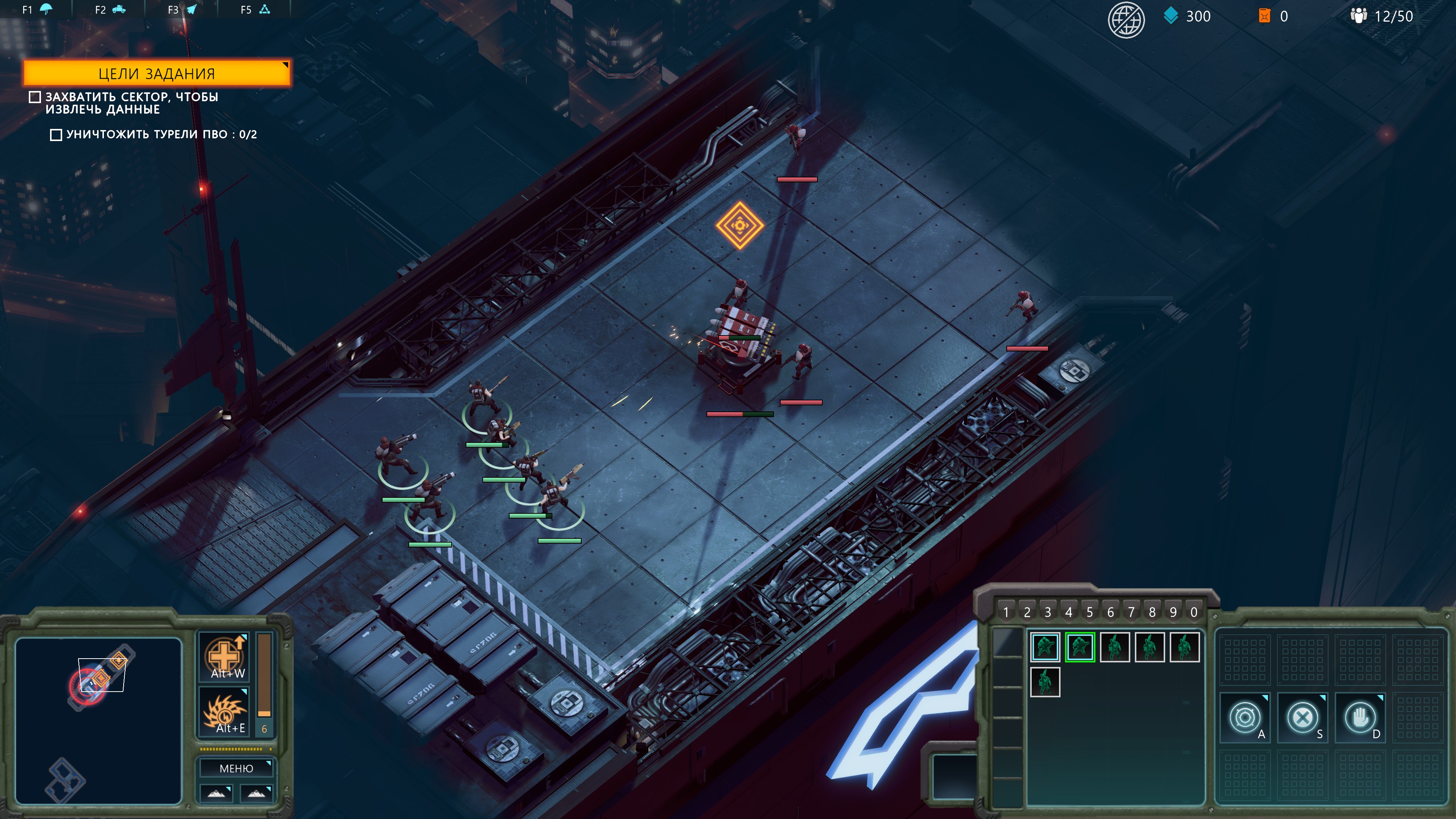This screenshot has height=819, width=1456.
Task: Issue the attack crosshair command
Action: tap(1244, 718)
